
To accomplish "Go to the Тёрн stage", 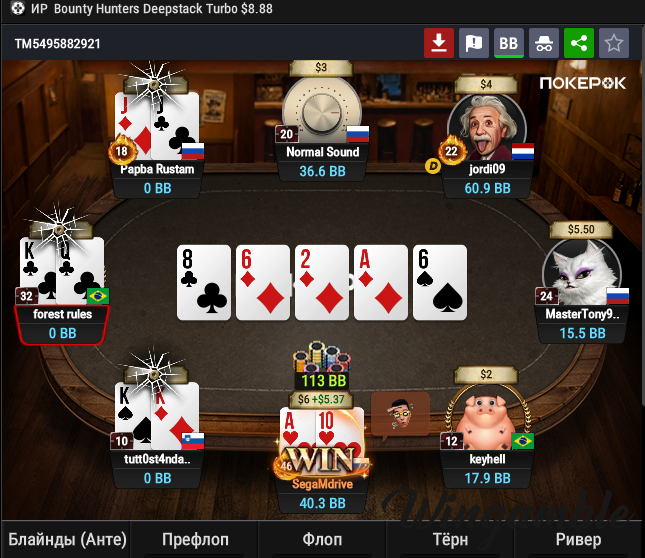I will 450,539.
